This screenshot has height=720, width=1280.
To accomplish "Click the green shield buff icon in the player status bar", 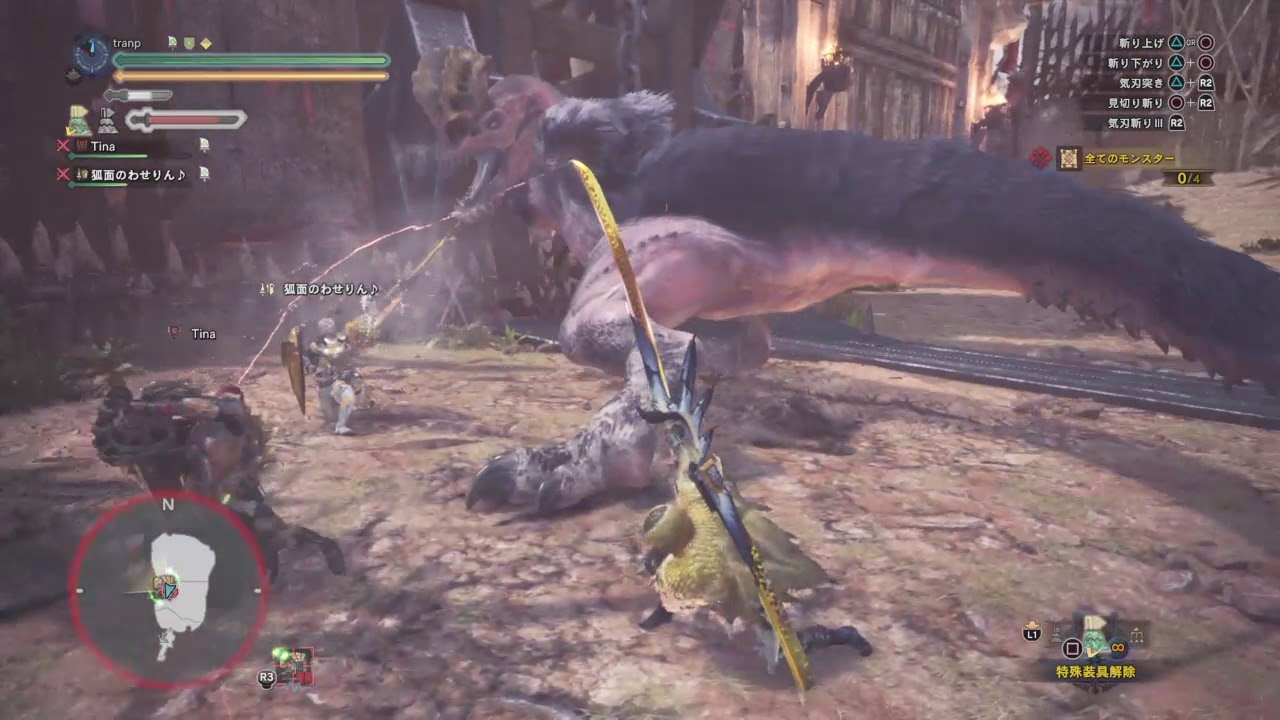I will pyautogui.click(x=189, y=44).
